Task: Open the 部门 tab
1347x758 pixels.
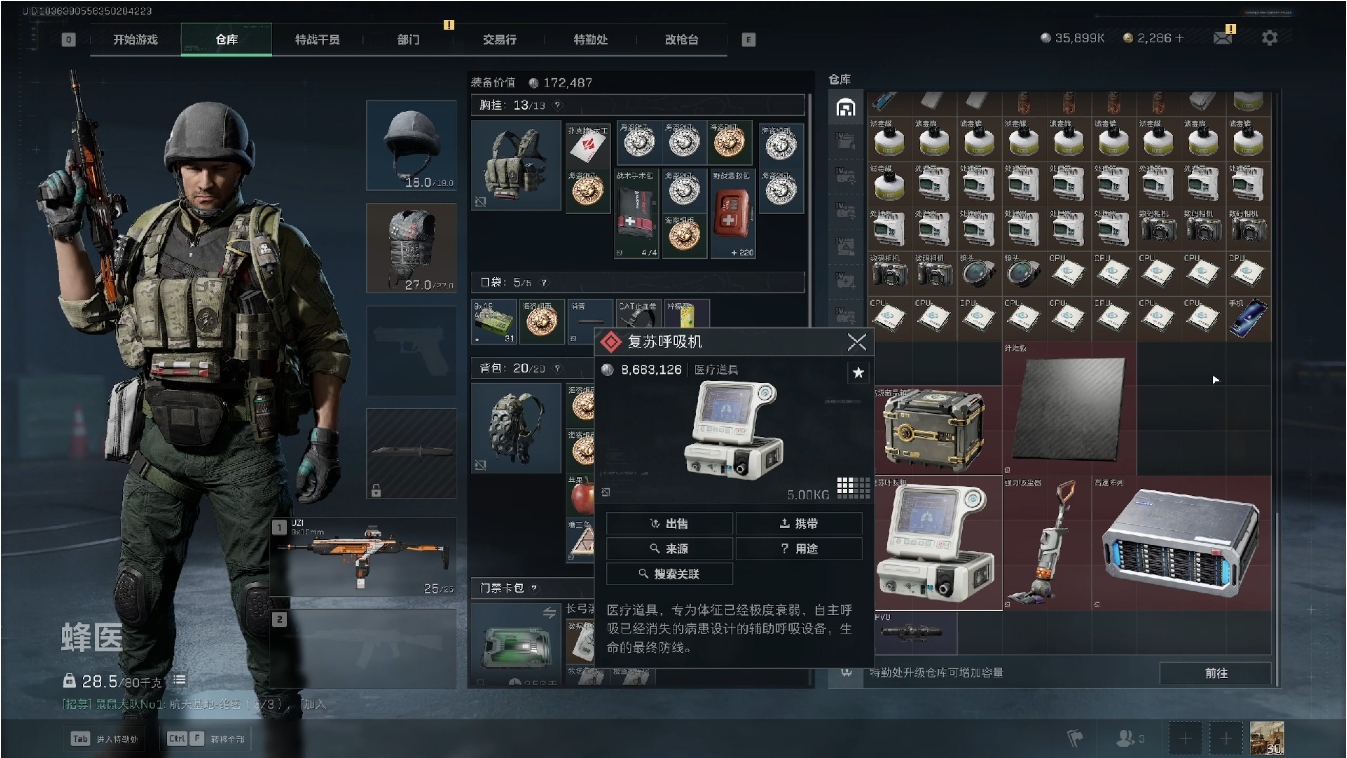Action: 408,40
